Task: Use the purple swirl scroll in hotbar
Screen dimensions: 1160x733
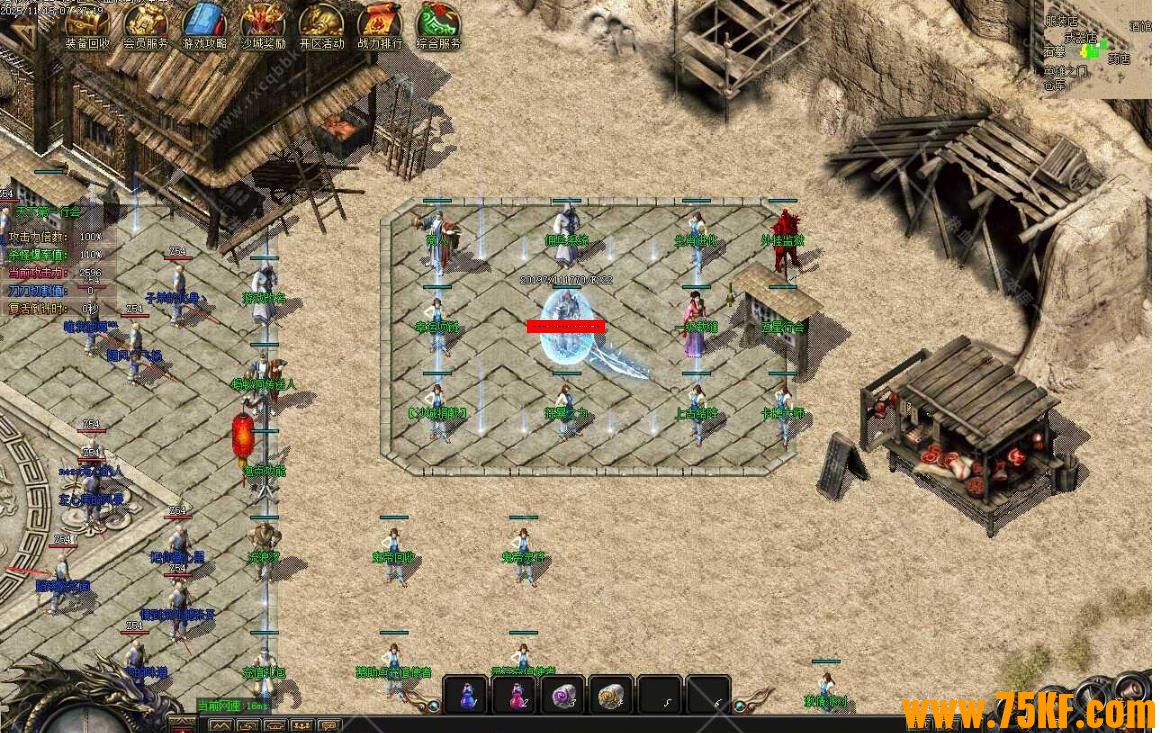Action: 563,695
